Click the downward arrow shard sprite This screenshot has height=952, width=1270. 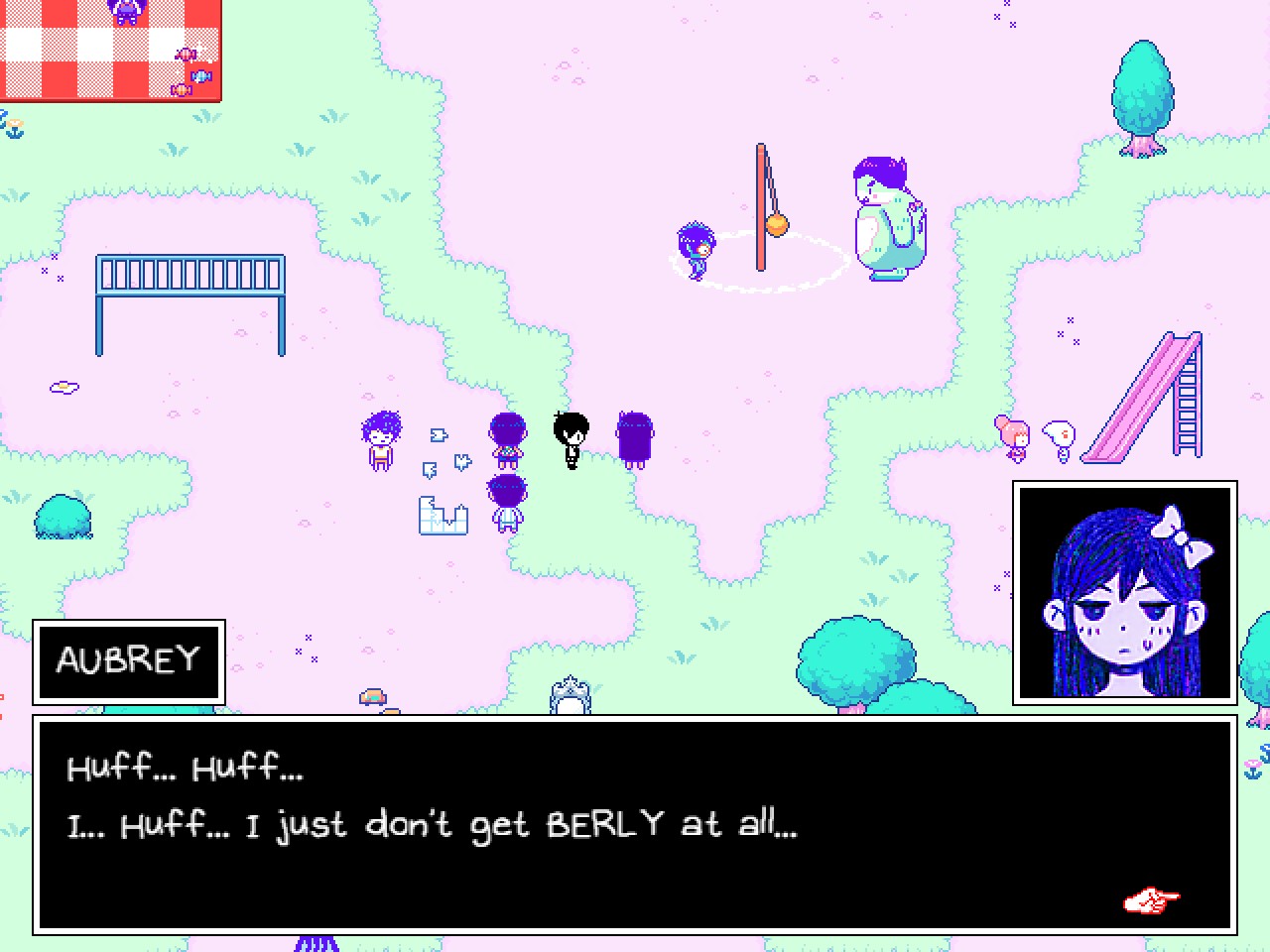(430, 468)
